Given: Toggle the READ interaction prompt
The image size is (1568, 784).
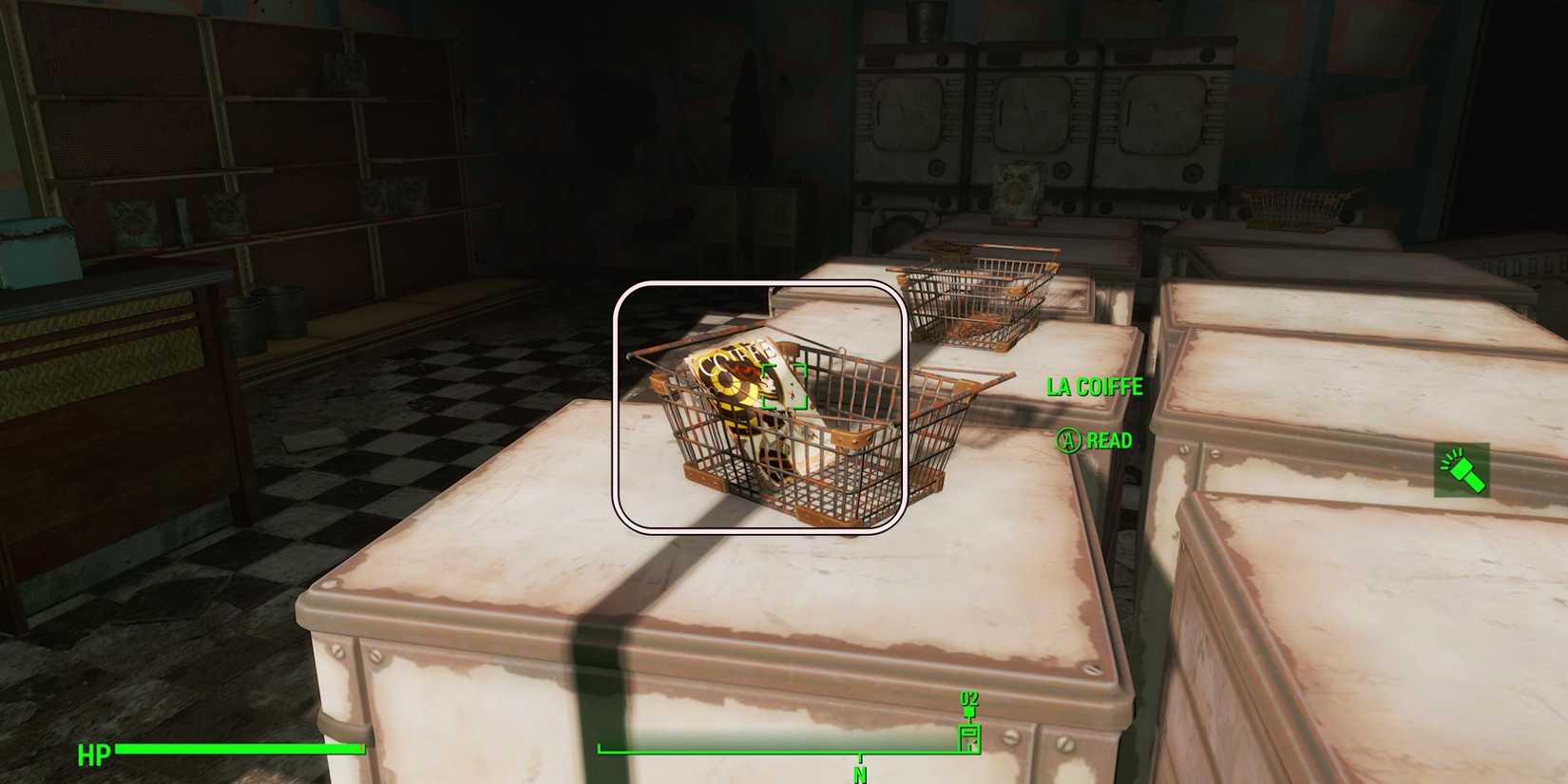Looking at the screenshot, I should point(1093,441).
